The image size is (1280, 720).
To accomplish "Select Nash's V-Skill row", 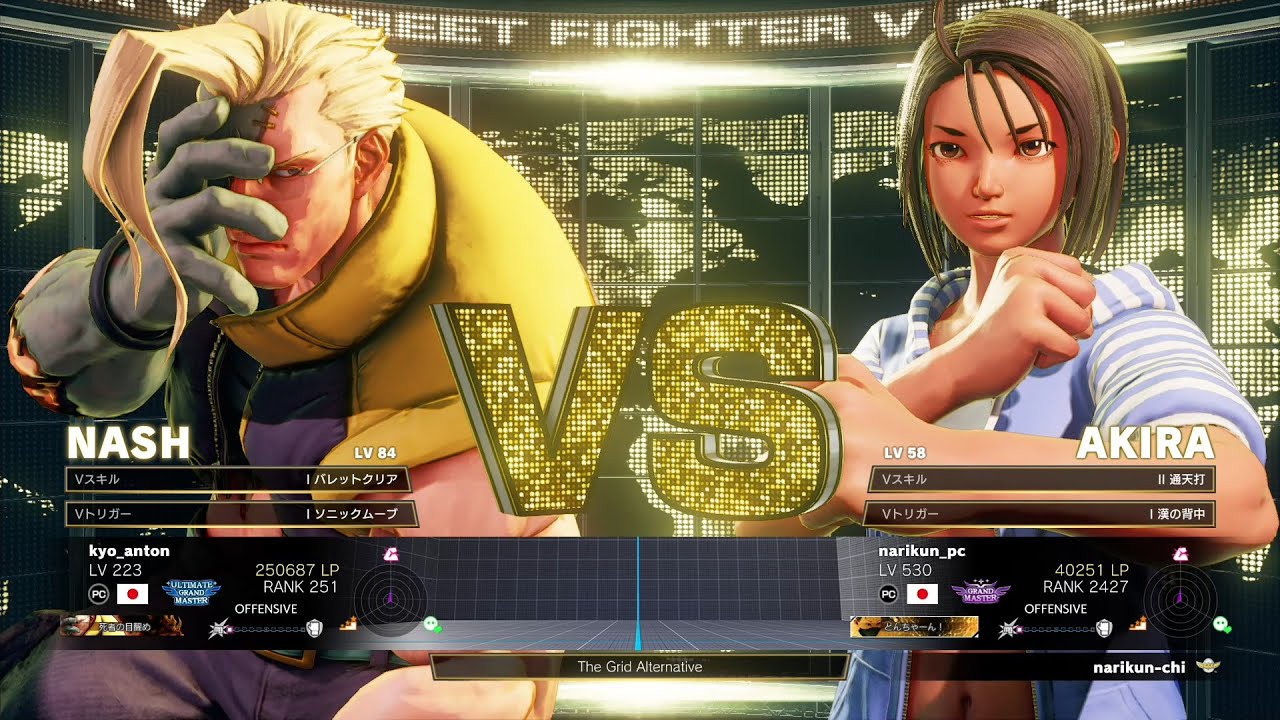I will [240, 479].
